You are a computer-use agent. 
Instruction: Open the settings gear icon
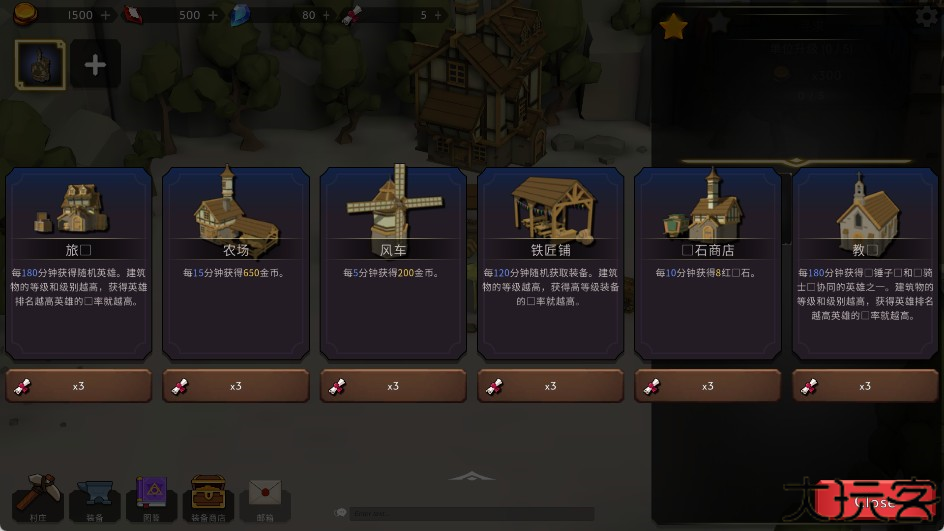point(927,16)
